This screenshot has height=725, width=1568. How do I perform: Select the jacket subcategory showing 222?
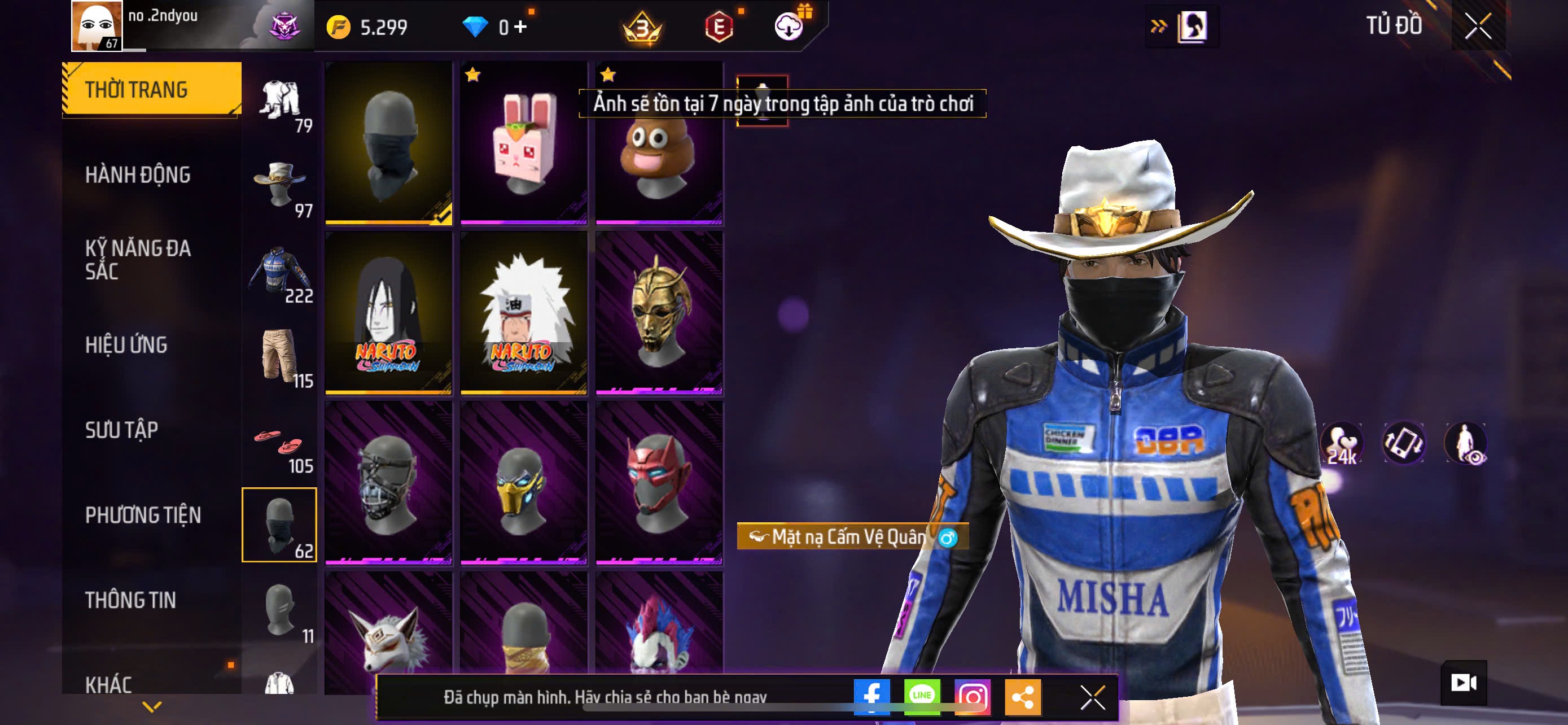point(279,270)
